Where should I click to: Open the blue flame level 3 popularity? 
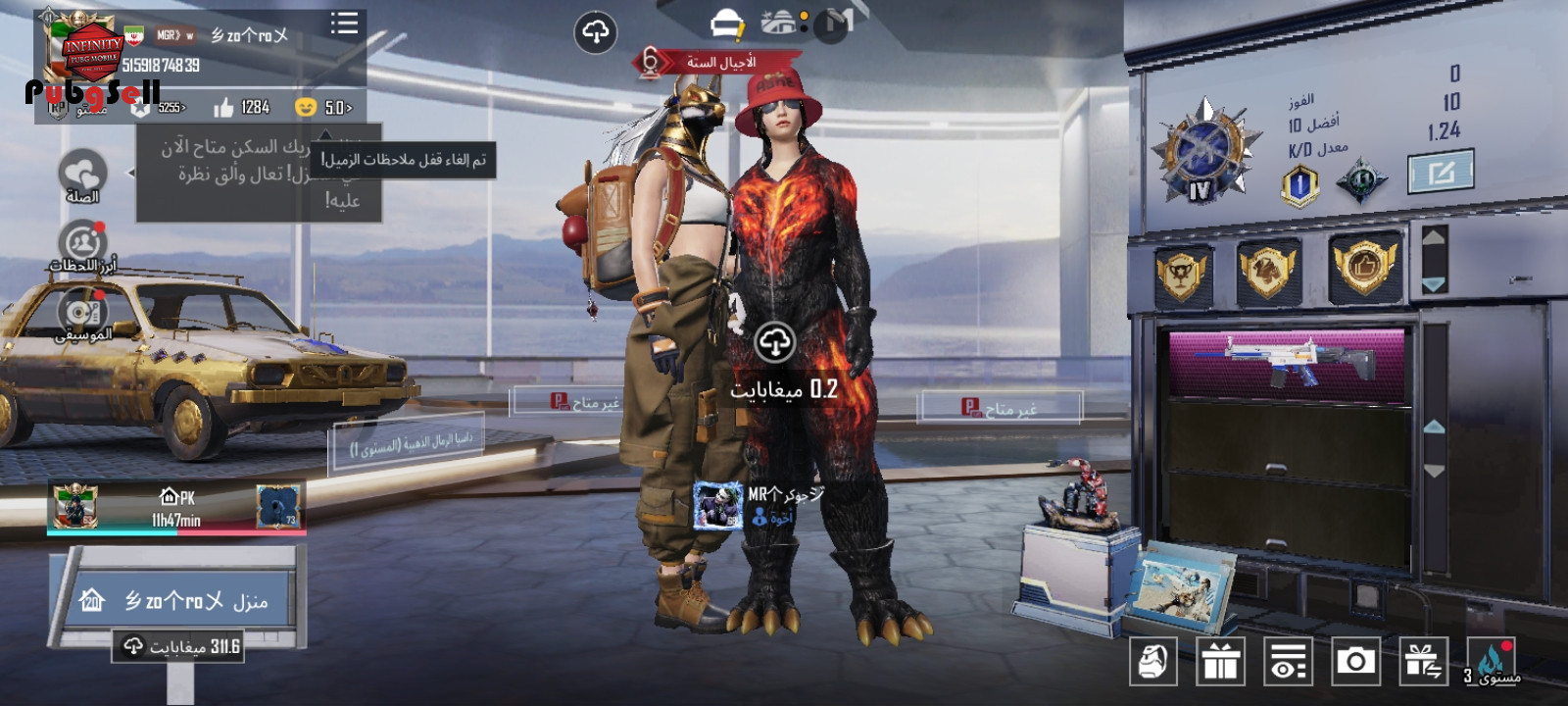coord(1491,662)
